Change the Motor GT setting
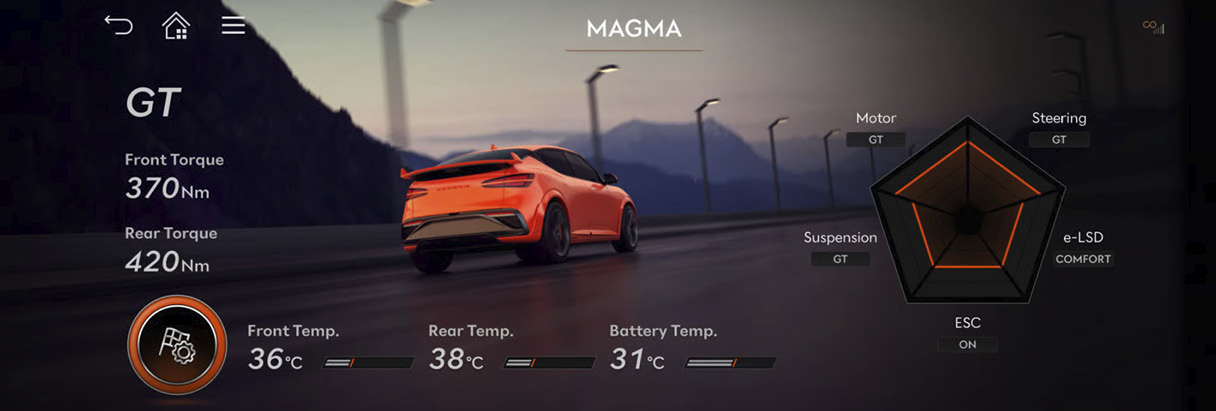 (x=876, y=140)
